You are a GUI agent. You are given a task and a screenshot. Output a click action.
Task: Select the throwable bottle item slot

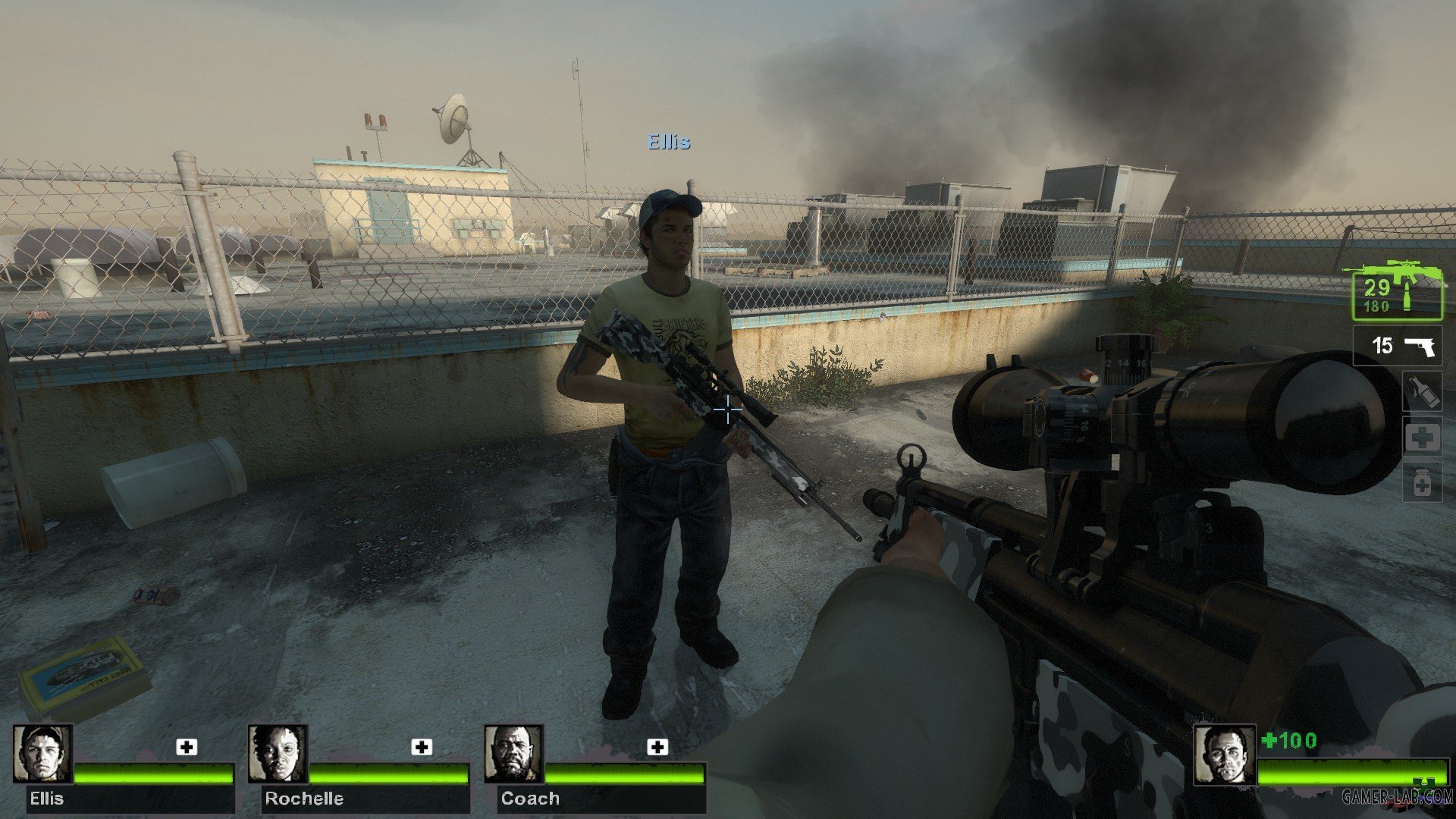[1421, 392]
